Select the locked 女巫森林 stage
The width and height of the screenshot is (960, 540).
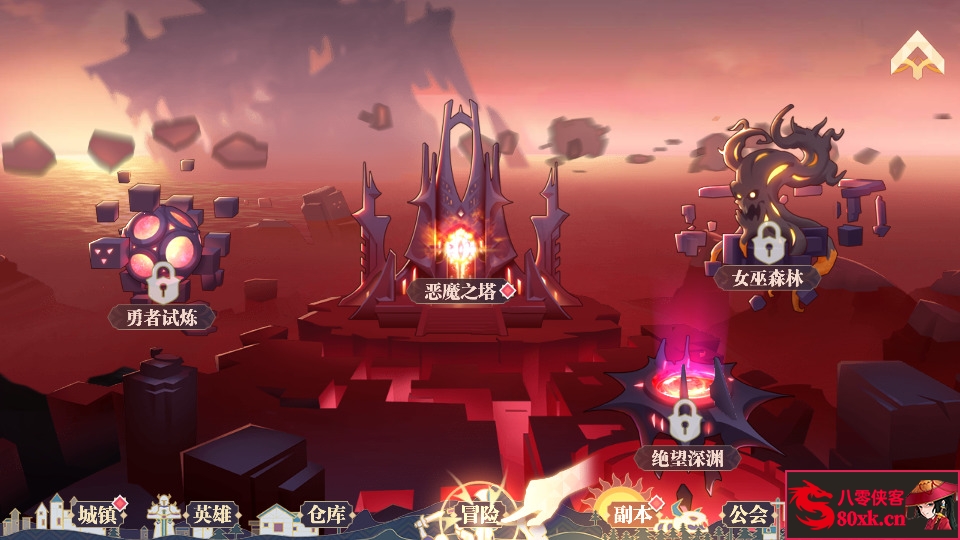pyautogui.click(x=766, y=276)
